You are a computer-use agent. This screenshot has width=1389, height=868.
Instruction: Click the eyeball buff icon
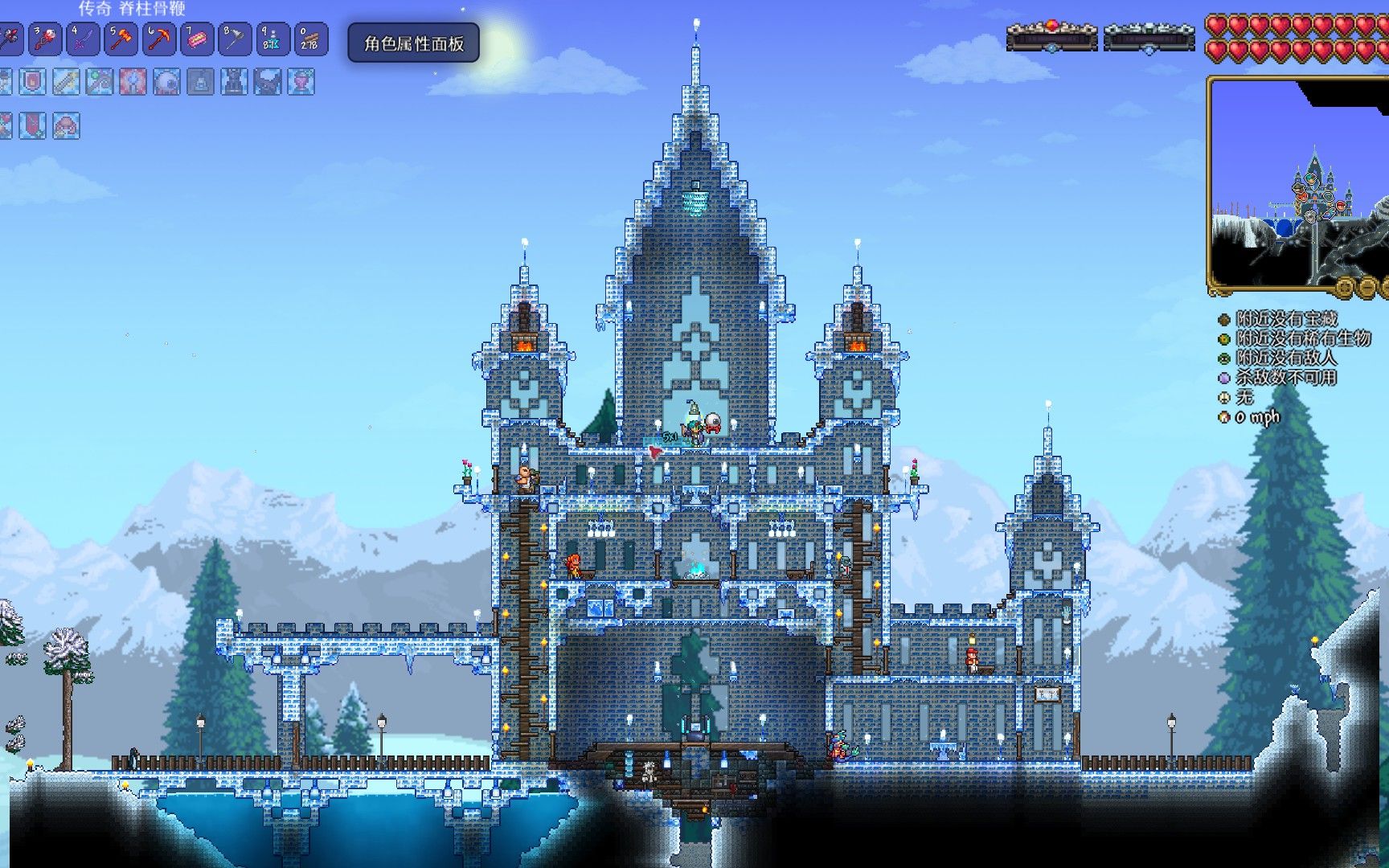pyautogui.click(x=167, y=82)
